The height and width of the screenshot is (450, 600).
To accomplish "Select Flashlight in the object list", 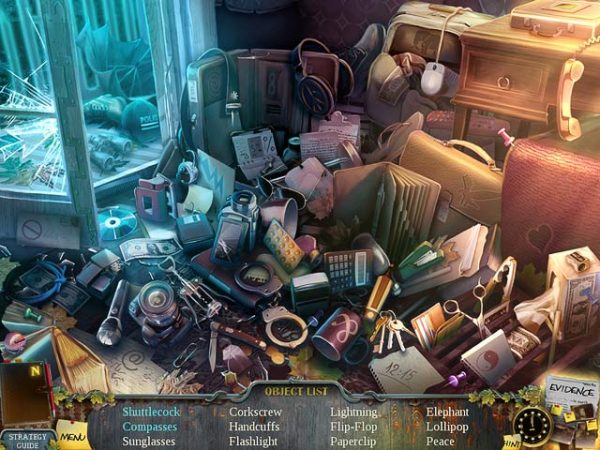I will pyautogui.click(x=255, y=441).
